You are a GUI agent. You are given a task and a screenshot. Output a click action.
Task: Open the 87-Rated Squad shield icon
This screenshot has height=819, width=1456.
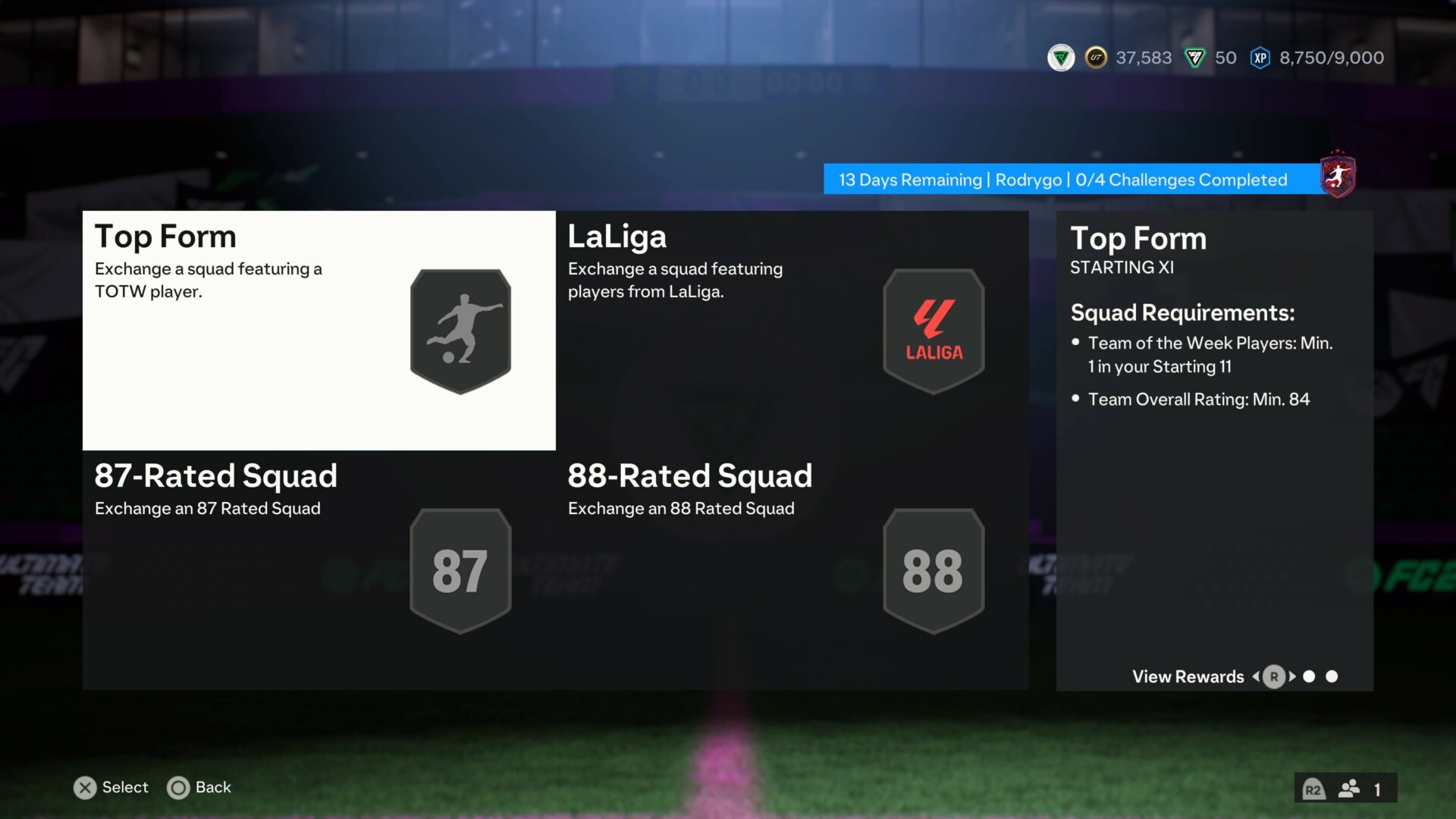point(460,570)
